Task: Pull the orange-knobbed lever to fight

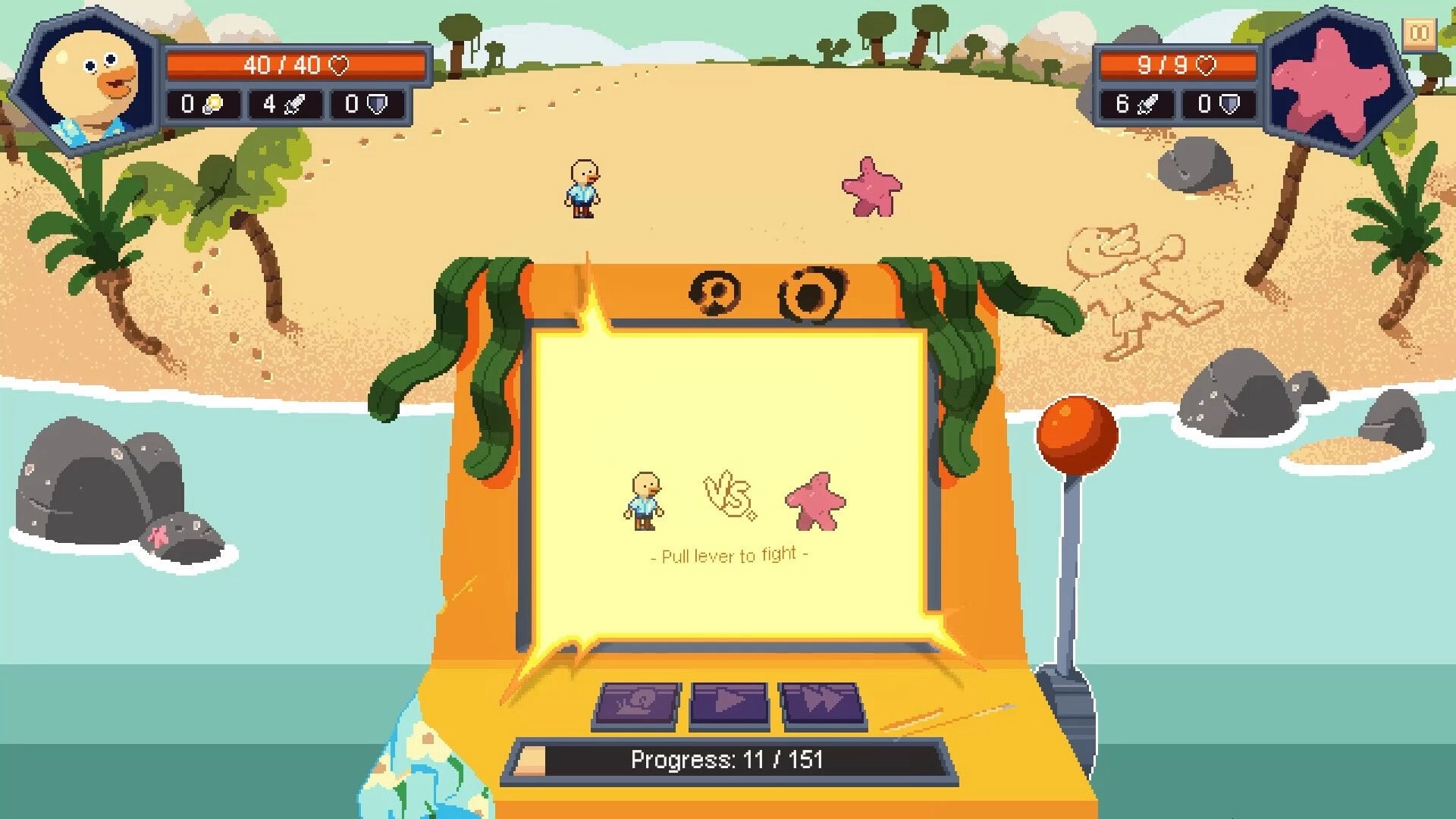Action: coord(1076,434)
